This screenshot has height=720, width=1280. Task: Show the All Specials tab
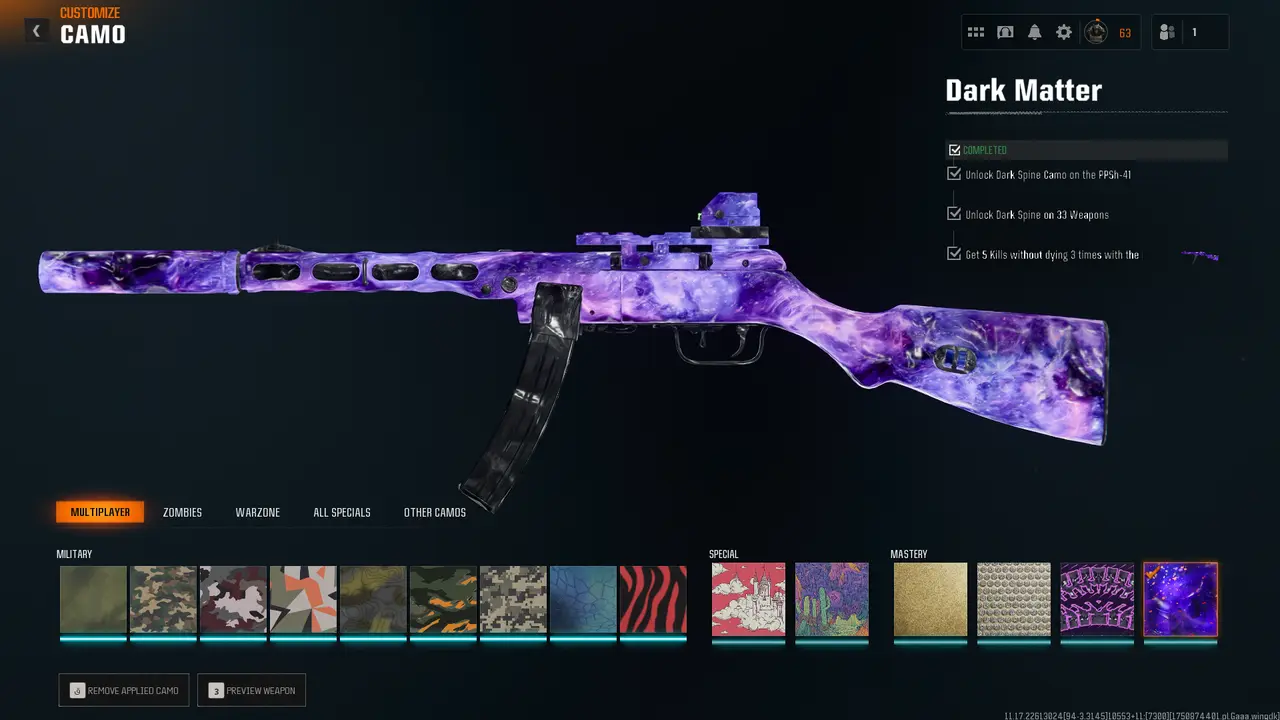coord(342,512)
